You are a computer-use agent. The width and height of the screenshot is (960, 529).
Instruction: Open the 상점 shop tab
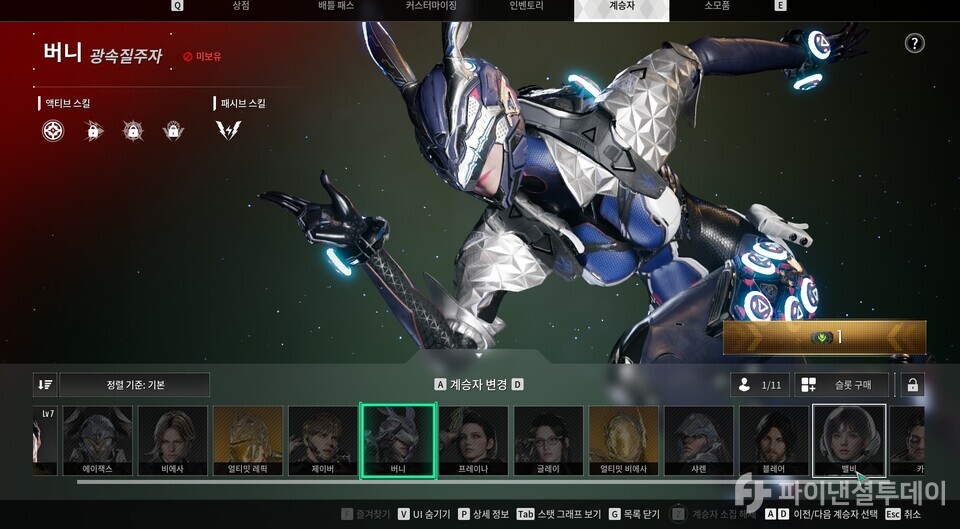(x=240, y=6)
